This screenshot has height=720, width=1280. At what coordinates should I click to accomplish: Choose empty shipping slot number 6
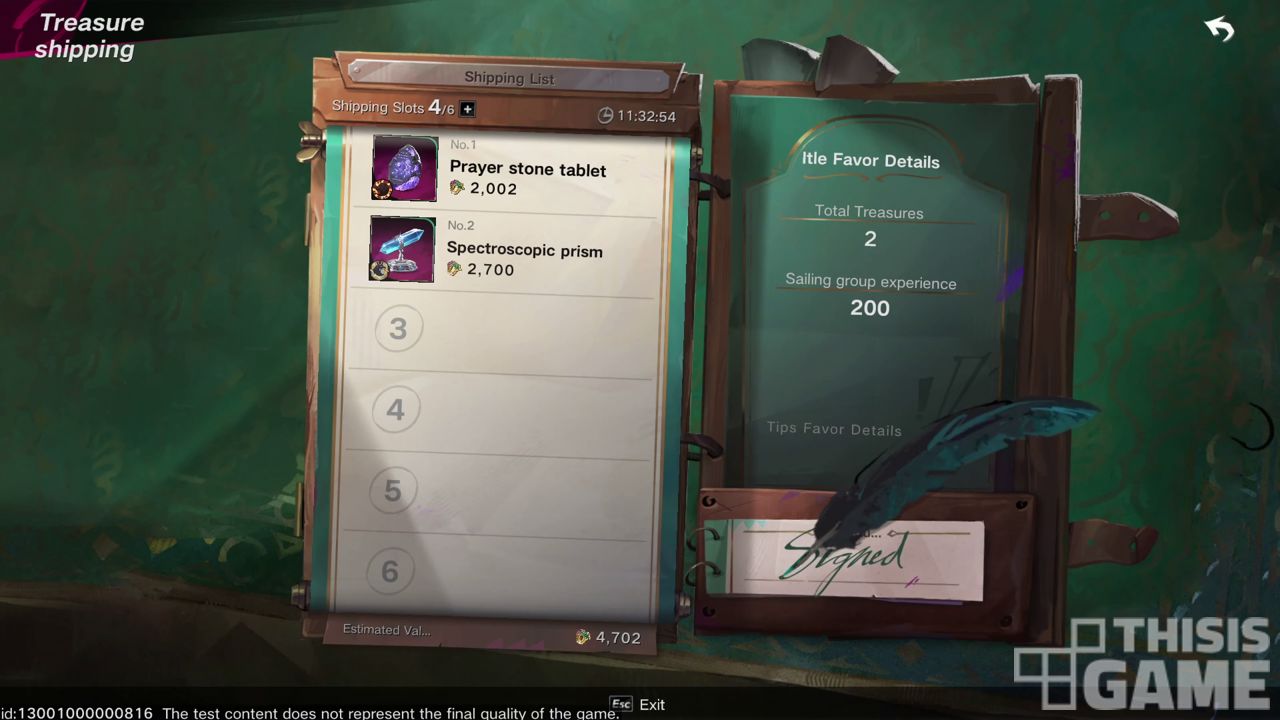[x=390, y=571]
